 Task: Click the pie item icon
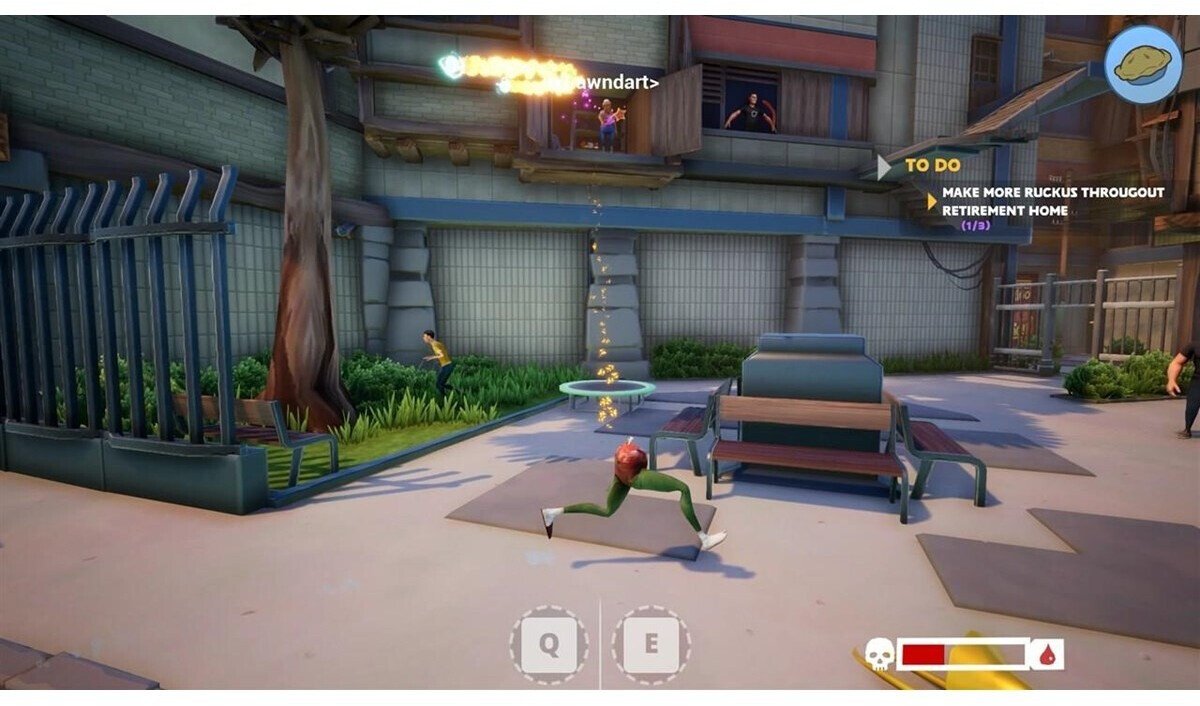click(x=1144, y=64)
